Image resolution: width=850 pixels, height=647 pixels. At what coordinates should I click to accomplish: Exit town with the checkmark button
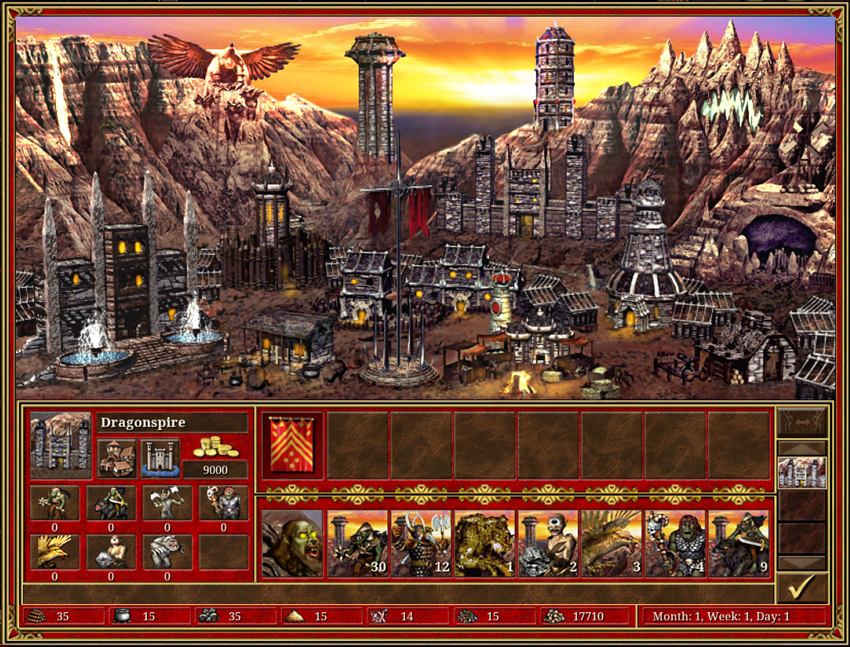click(802, 586)
